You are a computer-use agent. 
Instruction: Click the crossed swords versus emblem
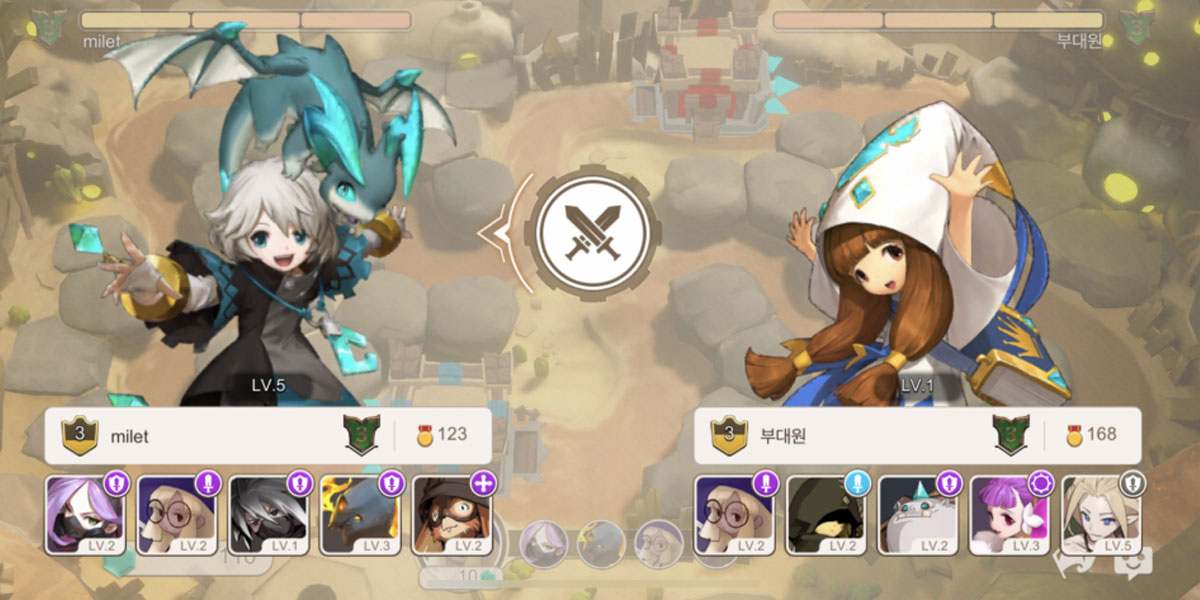tap(591, 232)
